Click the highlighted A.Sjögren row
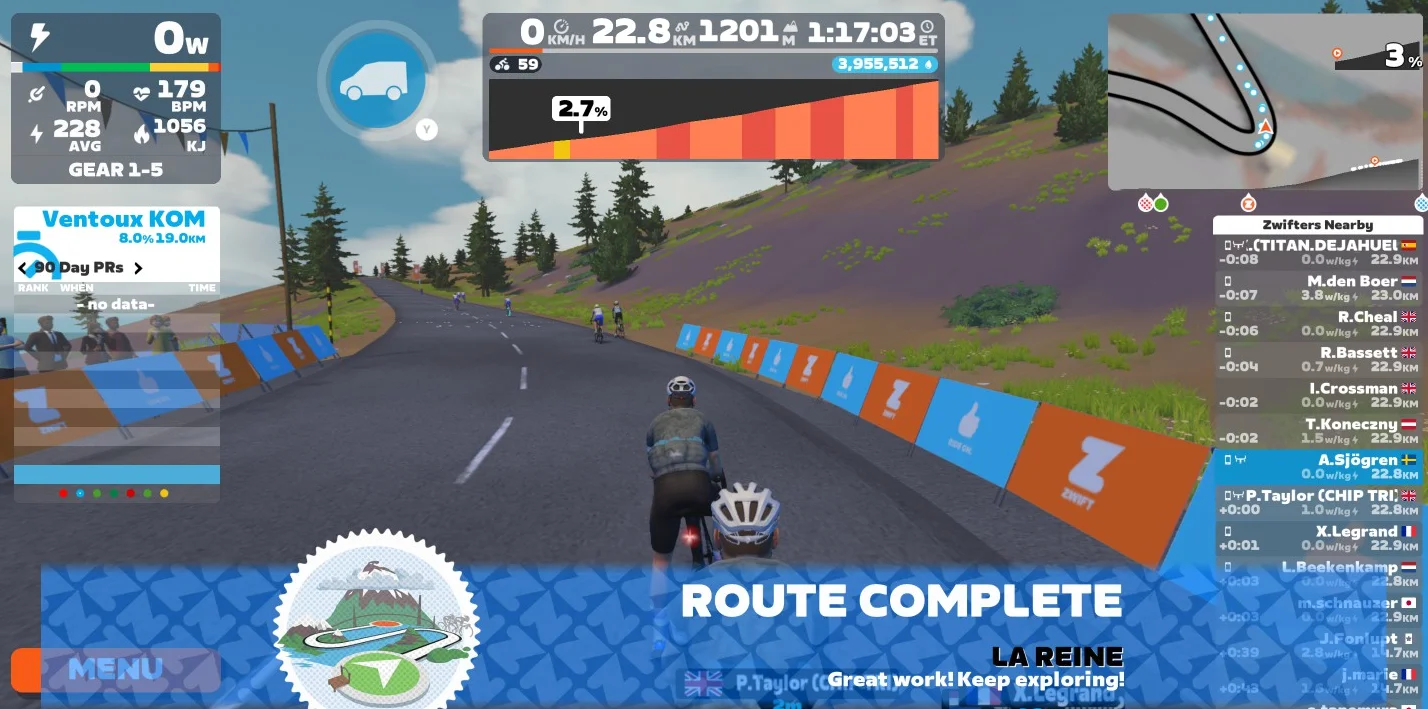 [1318, 467]
